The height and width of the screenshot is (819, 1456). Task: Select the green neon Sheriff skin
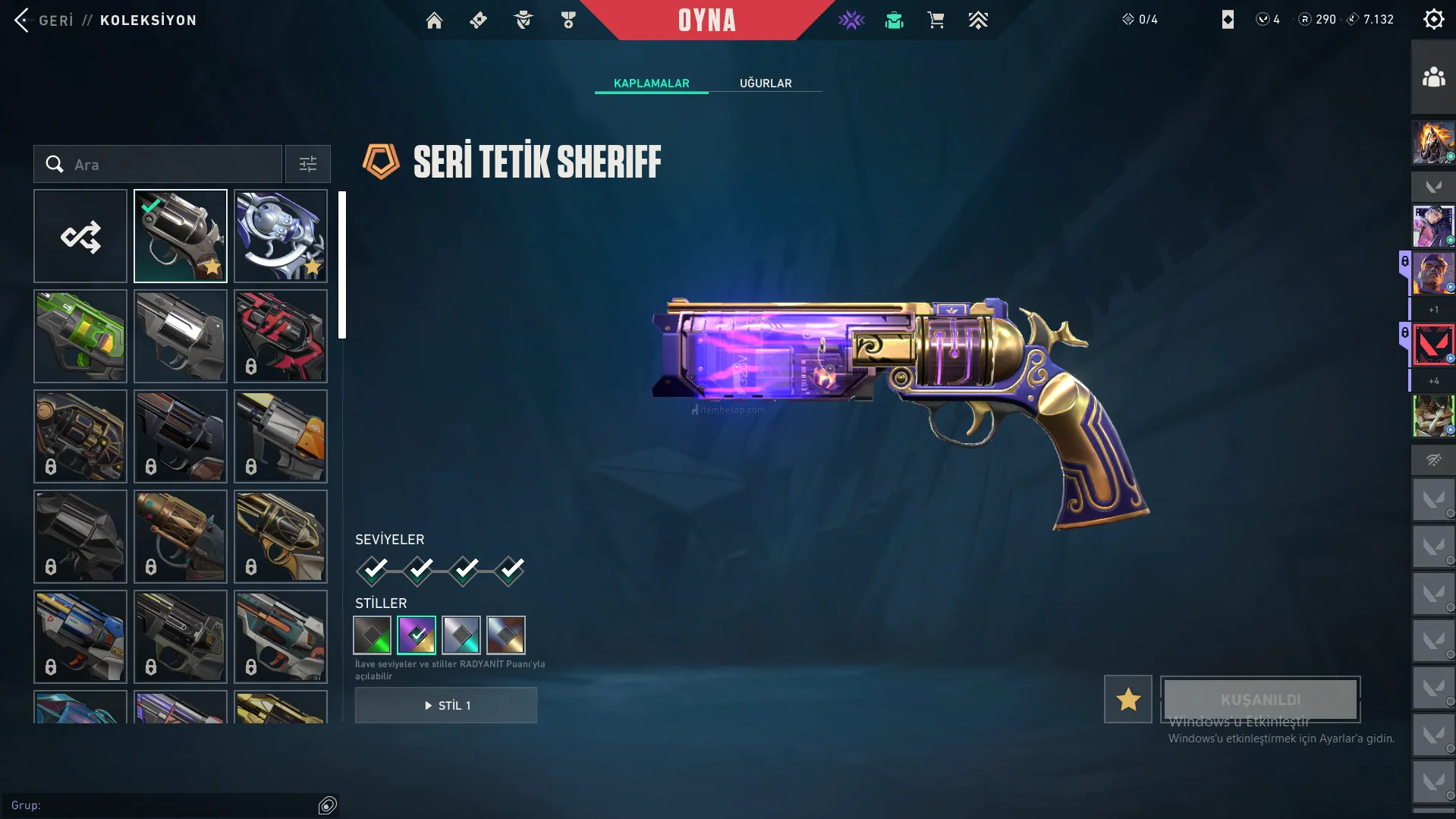80,336
